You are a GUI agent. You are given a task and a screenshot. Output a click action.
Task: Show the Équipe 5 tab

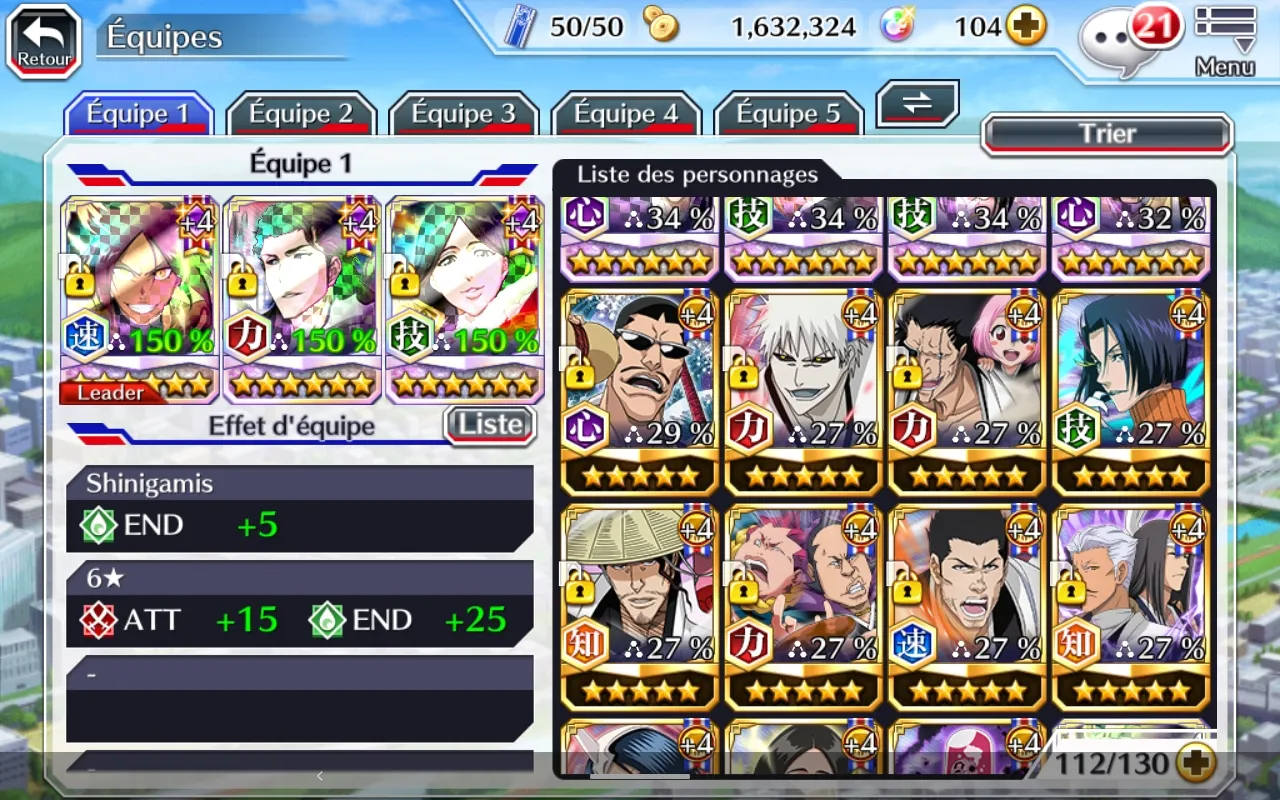point(789,114)
